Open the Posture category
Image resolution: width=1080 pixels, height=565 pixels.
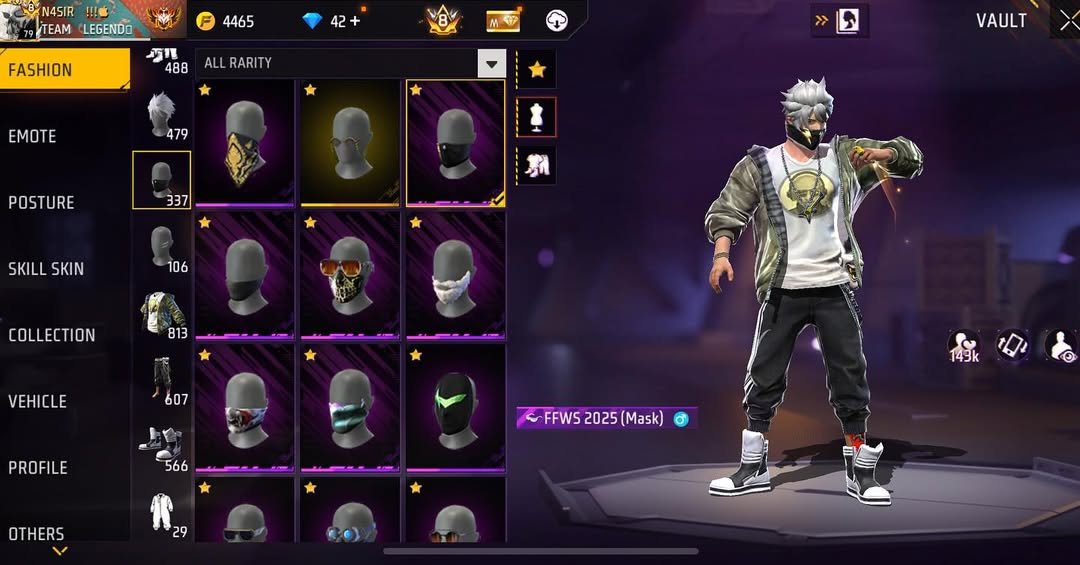click(x=64, y=202)
